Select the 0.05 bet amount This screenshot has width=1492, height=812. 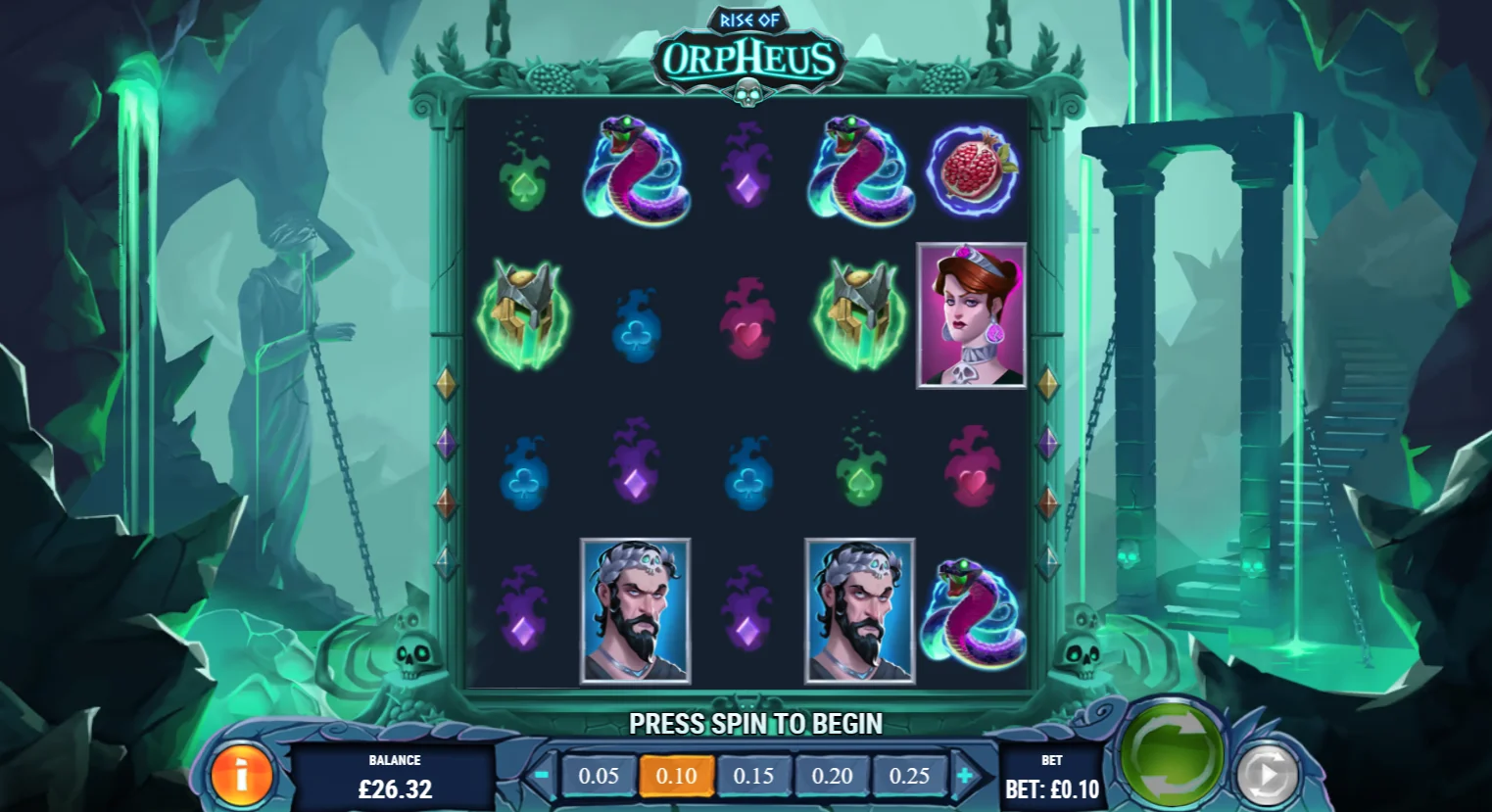pyautogui.click(x=599, y=776)
